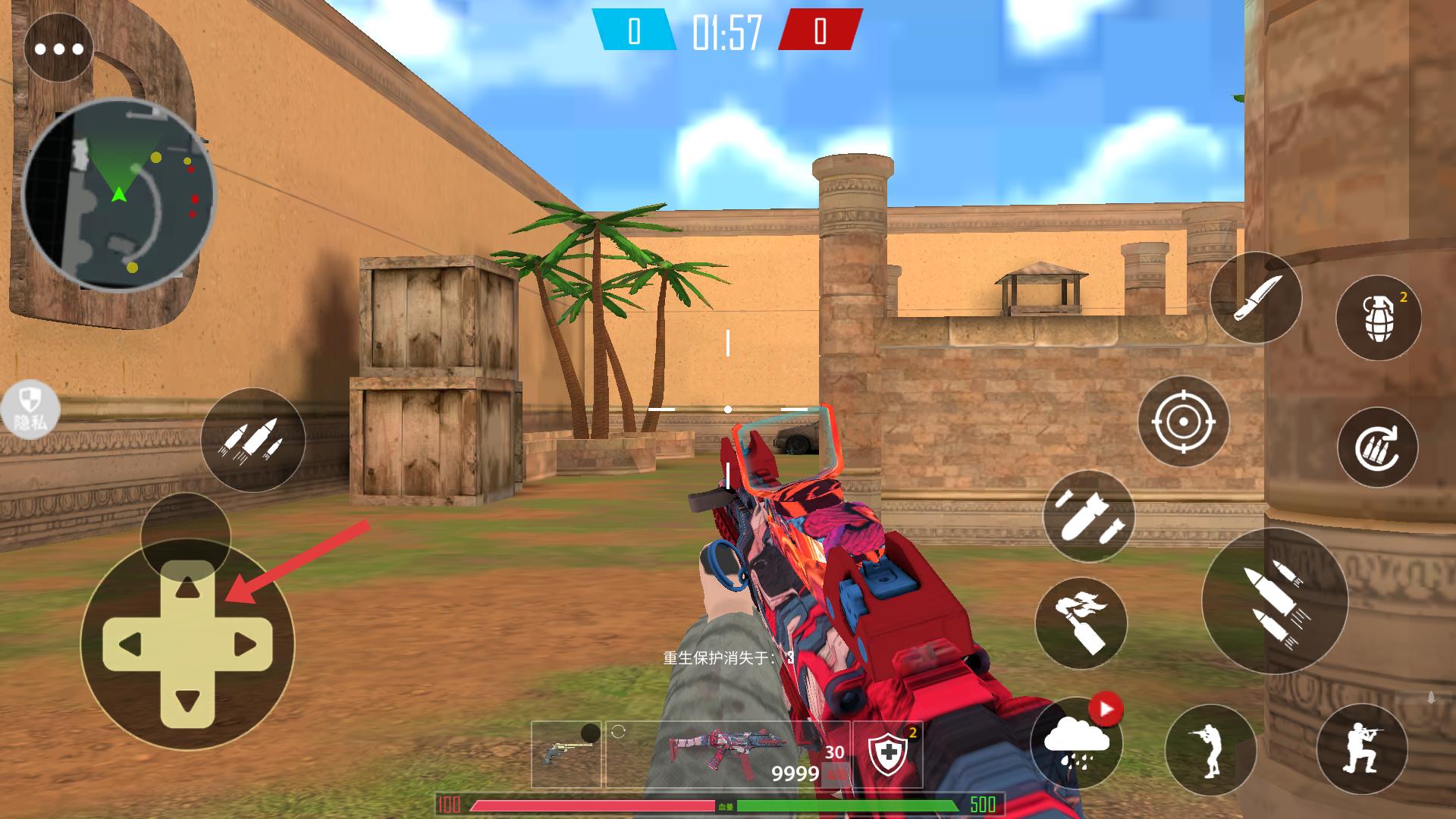
Task: Activate the rain cloud video-ad button
Action: click(x=1075, y=741)
